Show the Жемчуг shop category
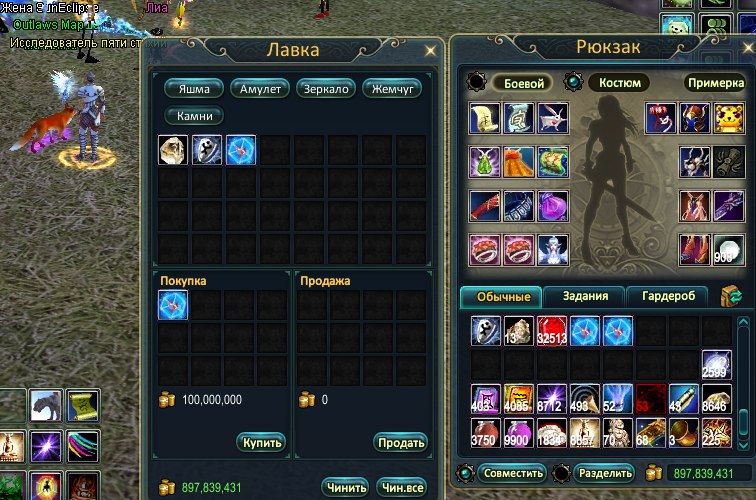The image size is (756, 500). (392, 89)
